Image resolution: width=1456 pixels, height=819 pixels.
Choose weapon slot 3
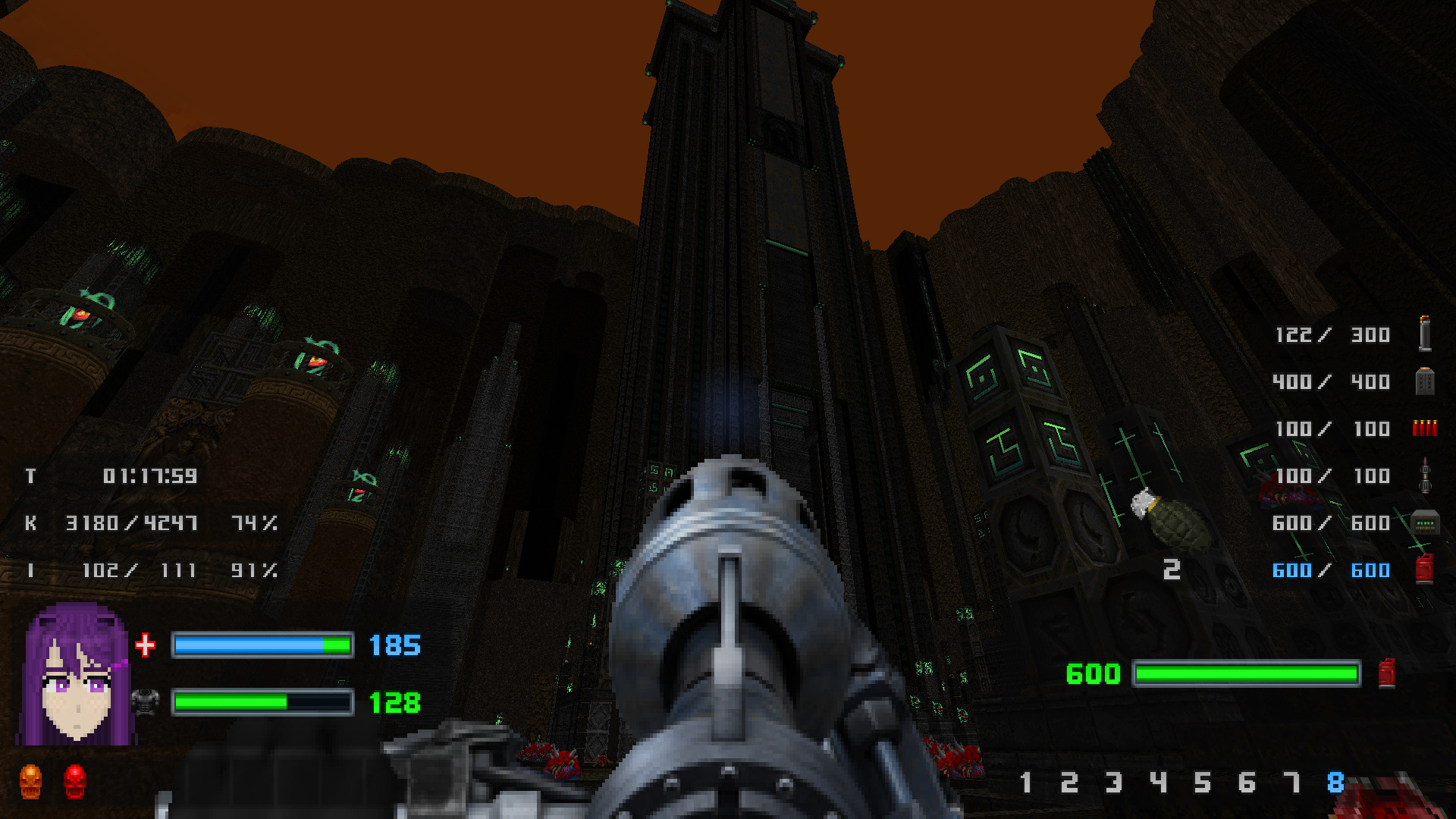pos(1113,782)
